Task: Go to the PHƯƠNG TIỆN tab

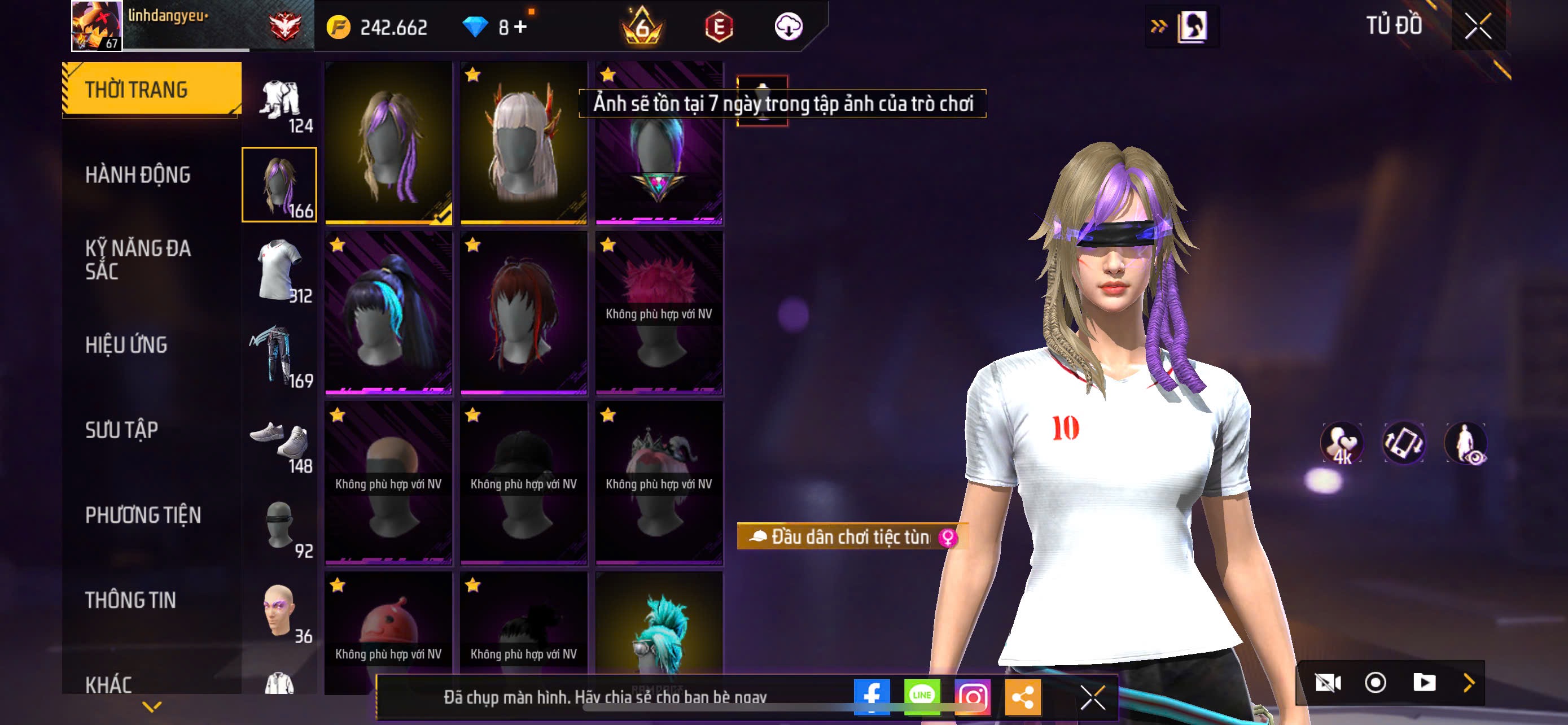Action: pyautogui.click(x=143, y=516)
